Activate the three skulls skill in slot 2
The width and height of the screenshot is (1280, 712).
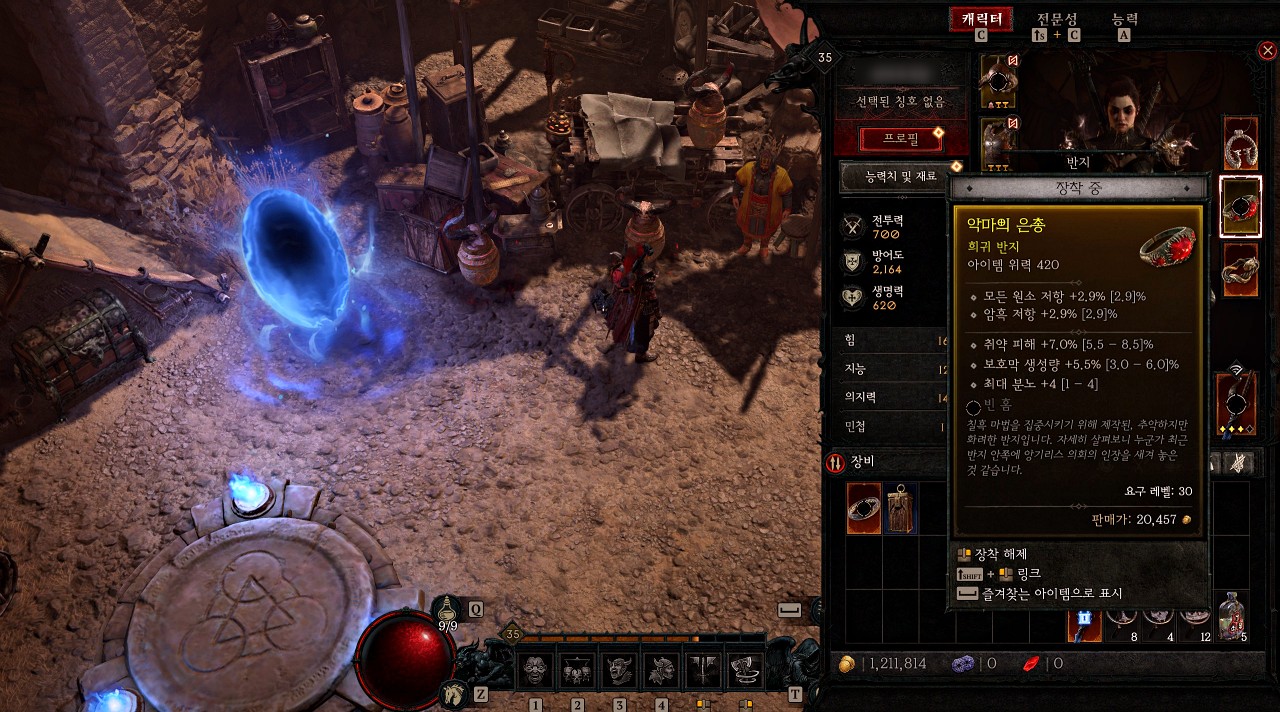click(577, 669)
